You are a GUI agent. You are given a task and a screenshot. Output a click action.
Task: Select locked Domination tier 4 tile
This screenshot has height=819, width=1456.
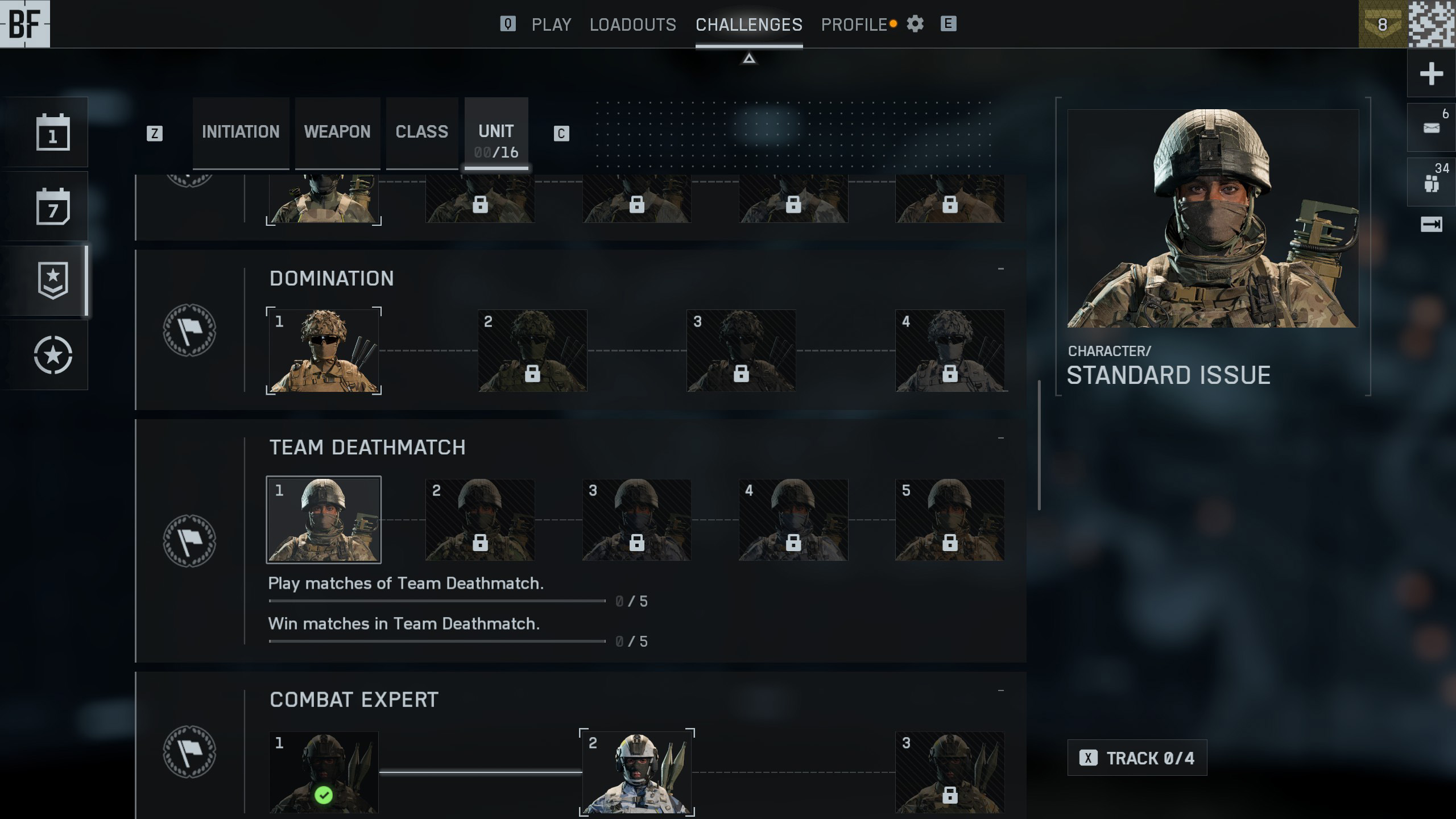[x=950, y=350]
